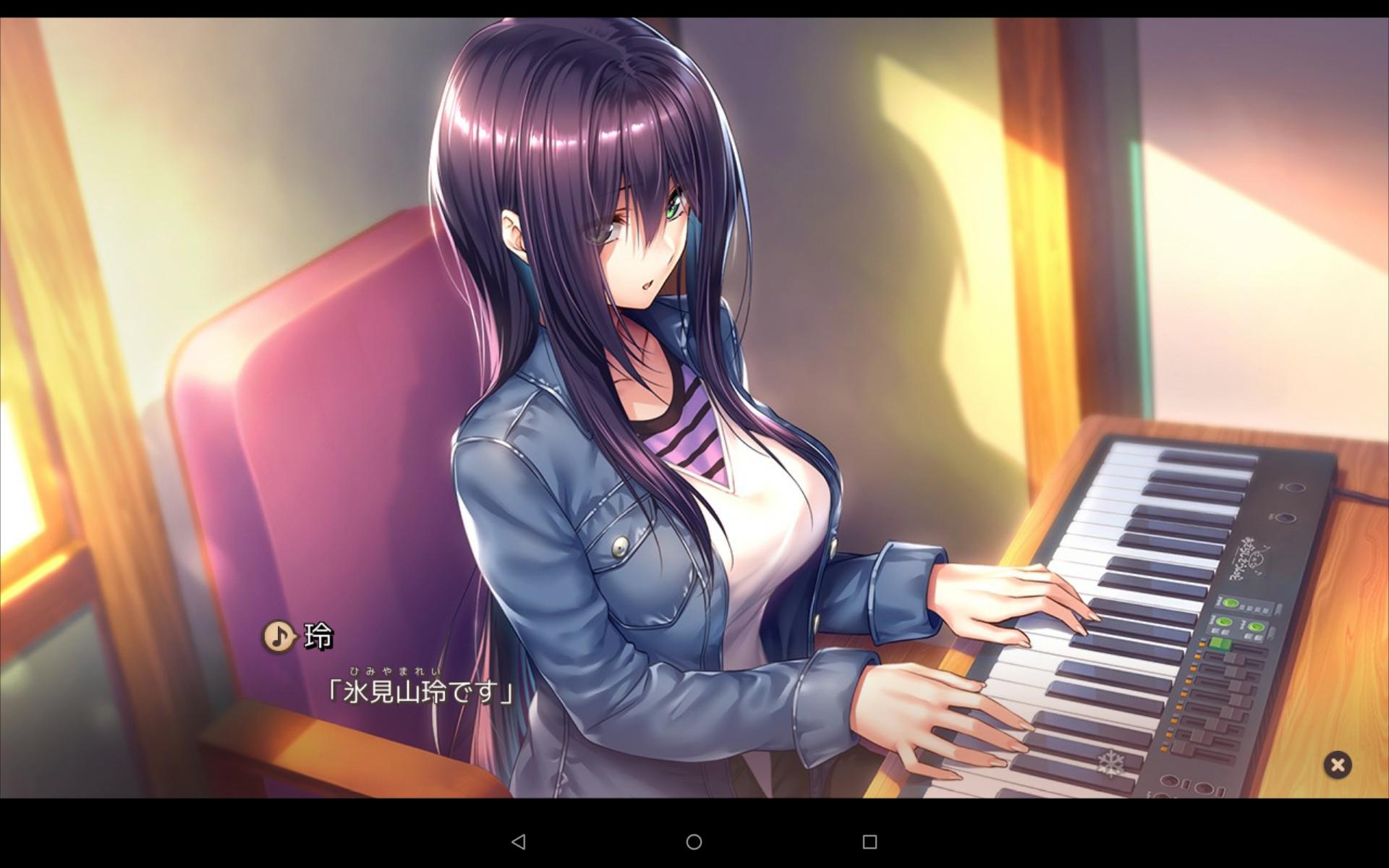Click the right green rotary knob on the synth
Viewport: 1389px width, 868px height.
click(x=1257, y=626)
